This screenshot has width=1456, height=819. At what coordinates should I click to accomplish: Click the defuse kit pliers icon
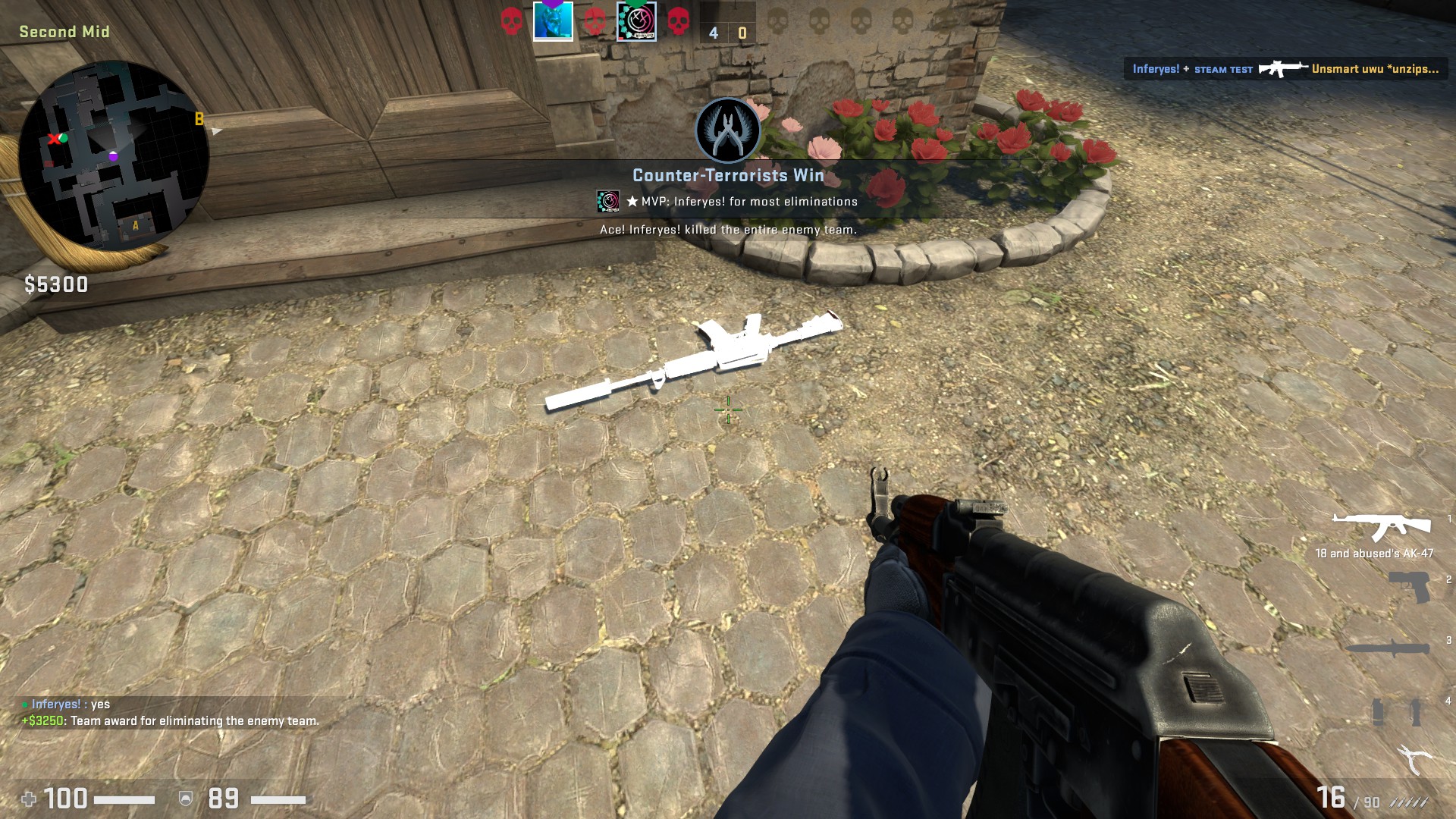[1413, 758]
